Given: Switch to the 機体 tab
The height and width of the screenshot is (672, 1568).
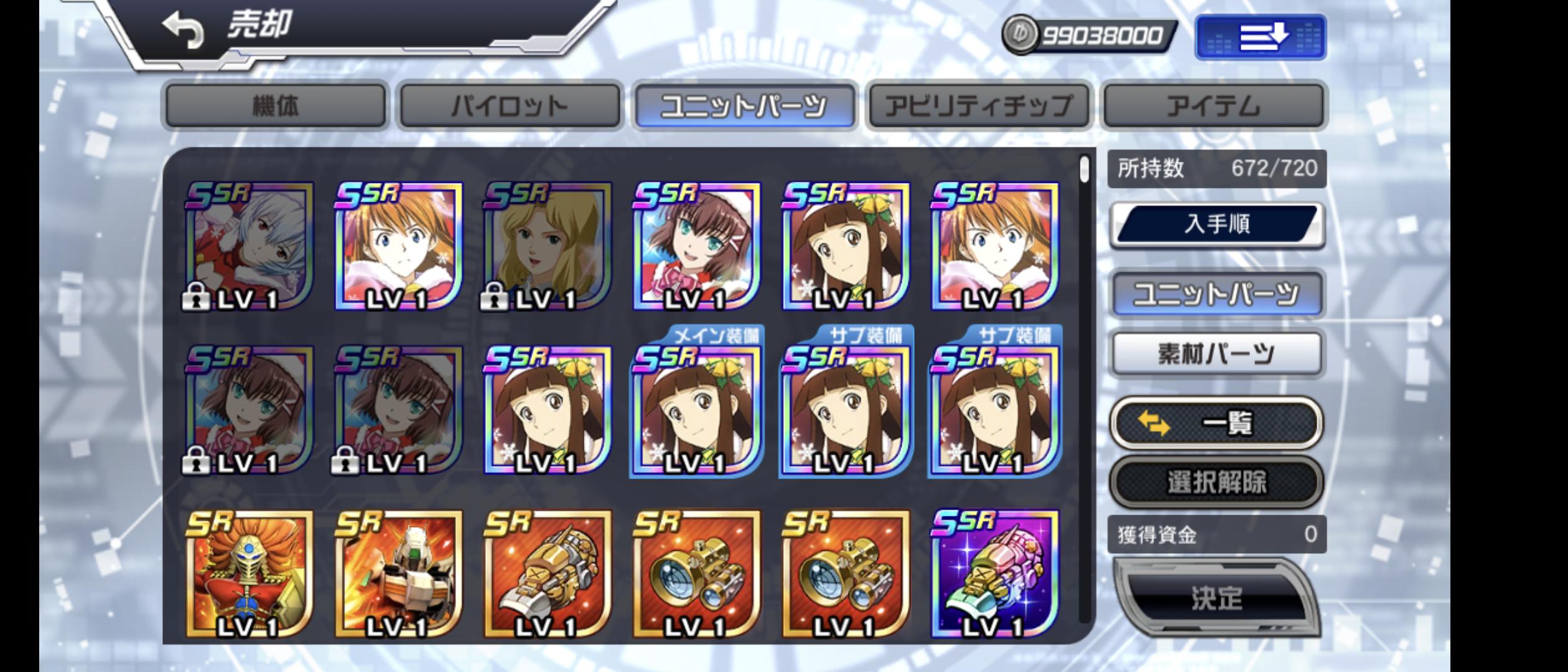Looking at the screenshot, I should (x=275, y=106).
